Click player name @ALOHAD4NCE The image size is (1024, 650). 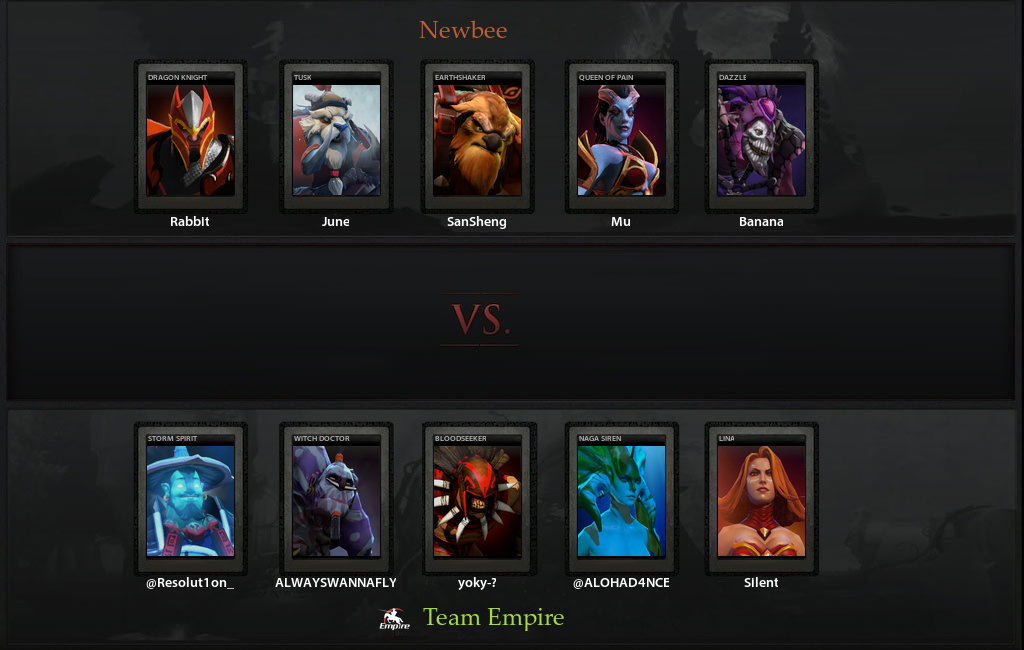coord(621,583)
